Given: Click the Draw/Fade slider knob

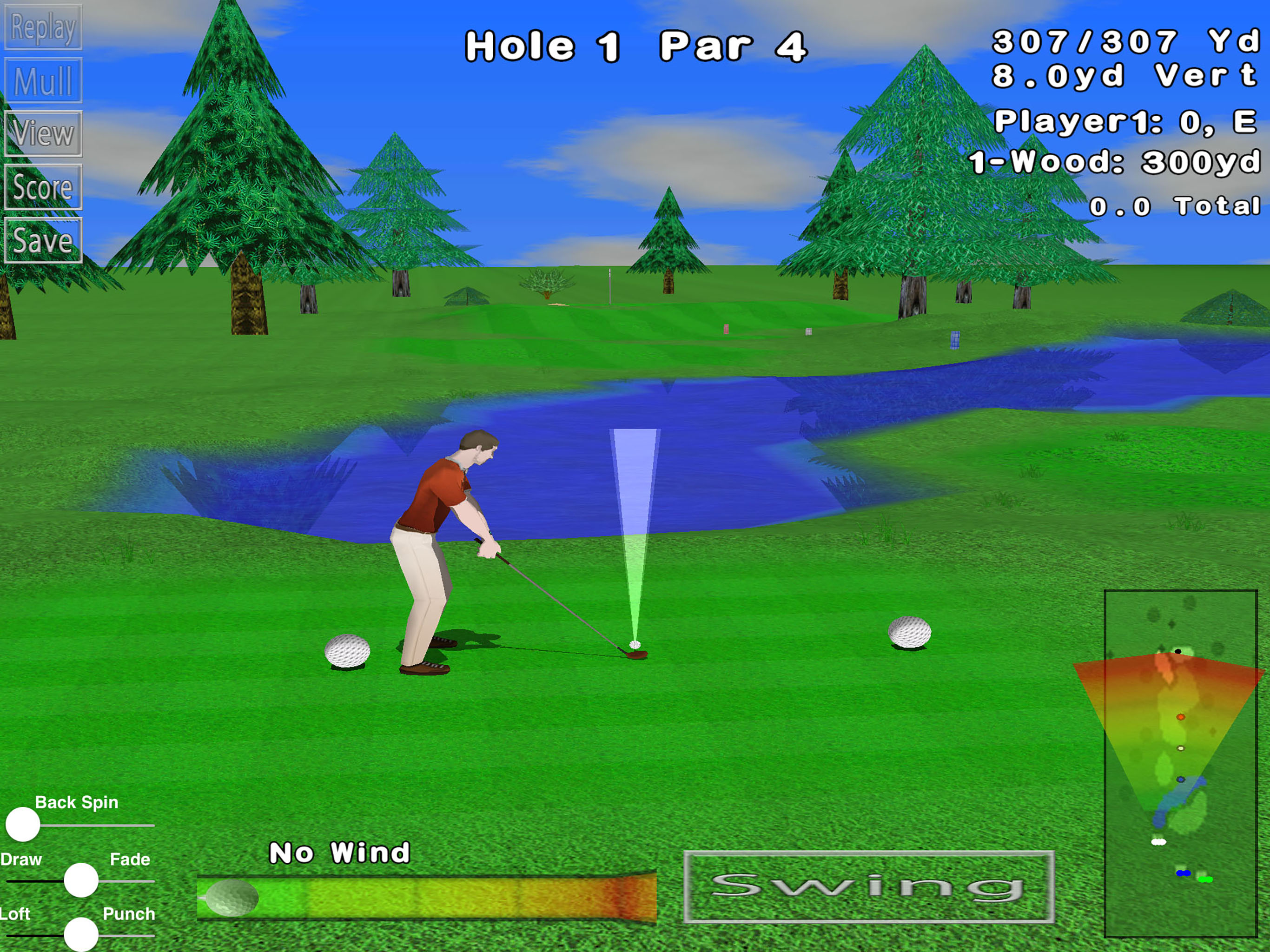Looking at the screenshot, I should [81, 880].
